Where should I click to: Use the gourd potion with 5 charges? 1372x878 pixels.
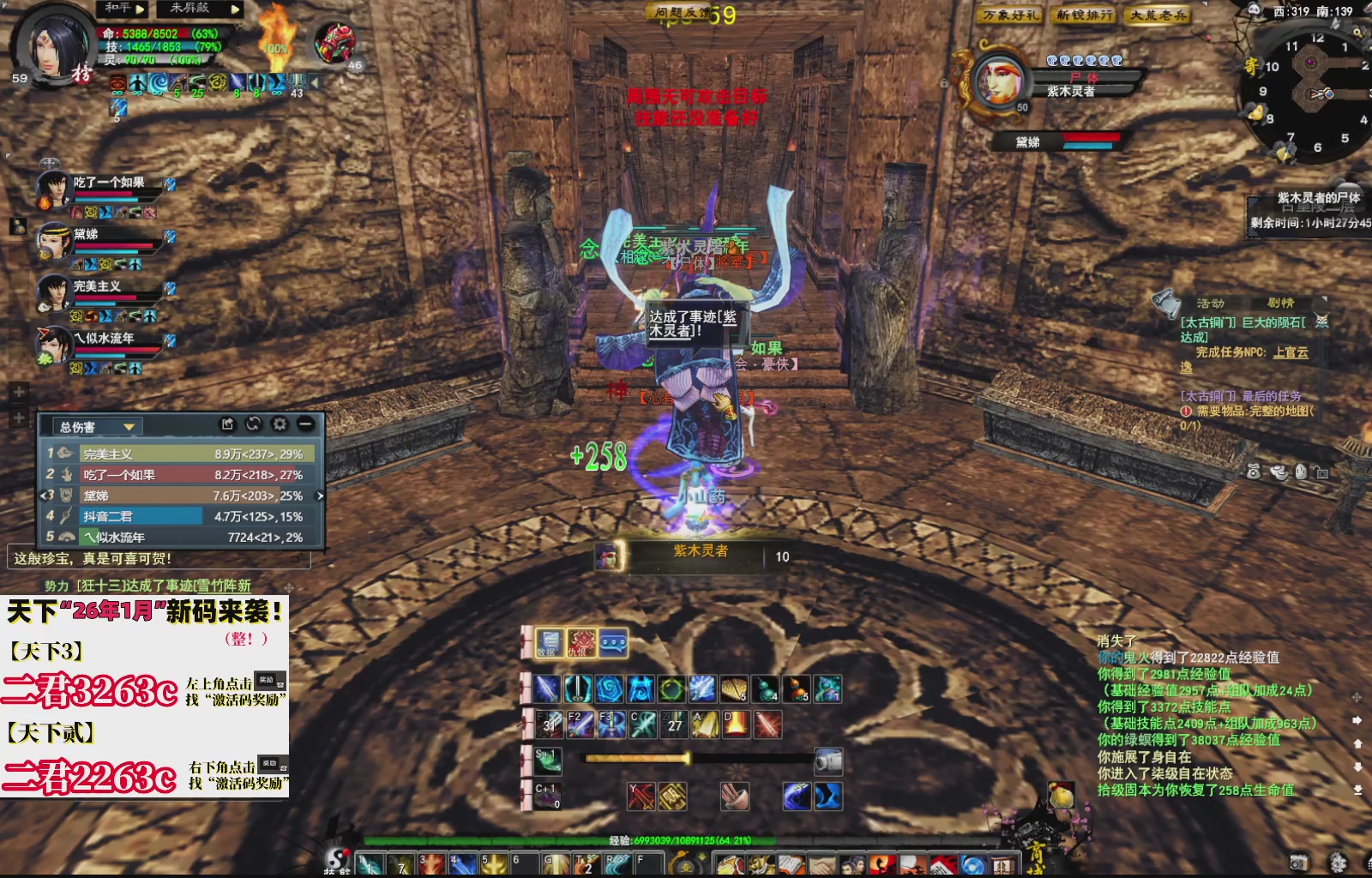click(x=796, y=690)
